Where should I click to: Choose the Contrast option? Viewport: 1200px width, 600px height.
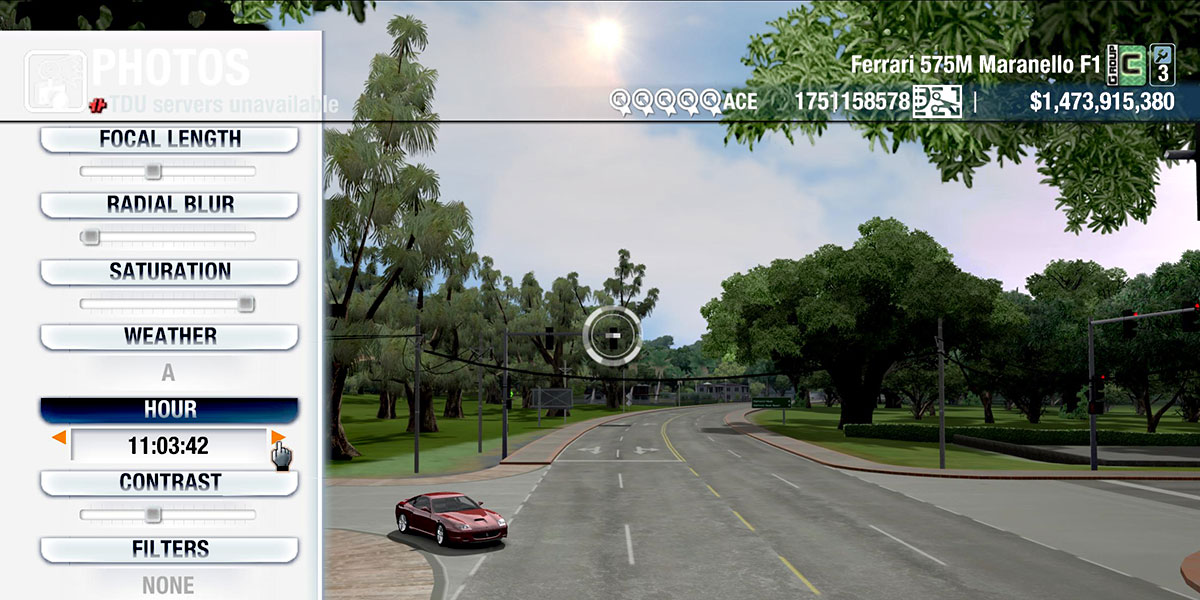(169, 482)
